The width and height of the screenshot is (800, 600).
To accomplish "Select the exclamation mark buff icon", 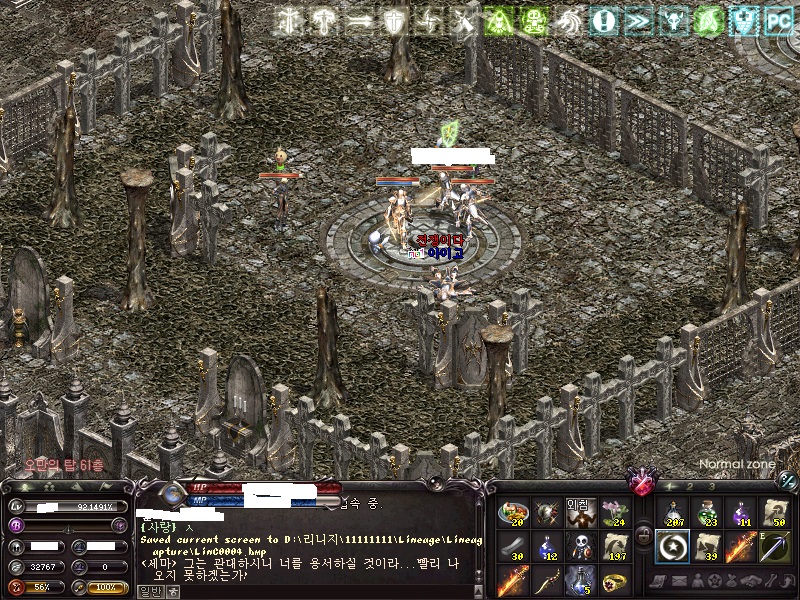I will click(x=602, y=18).
